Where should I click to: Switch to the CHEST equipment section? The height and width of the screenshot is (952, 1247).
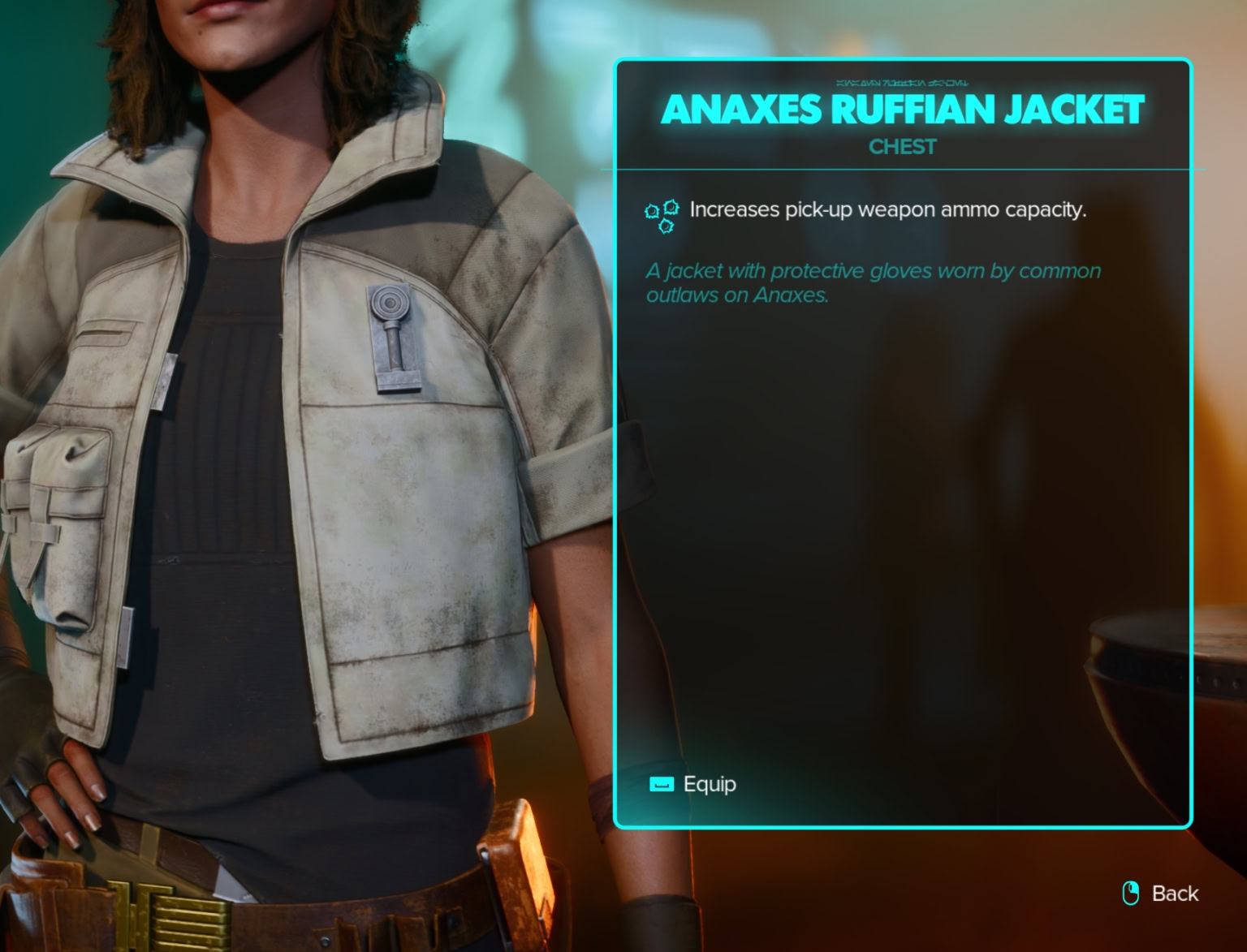point(902,147)
